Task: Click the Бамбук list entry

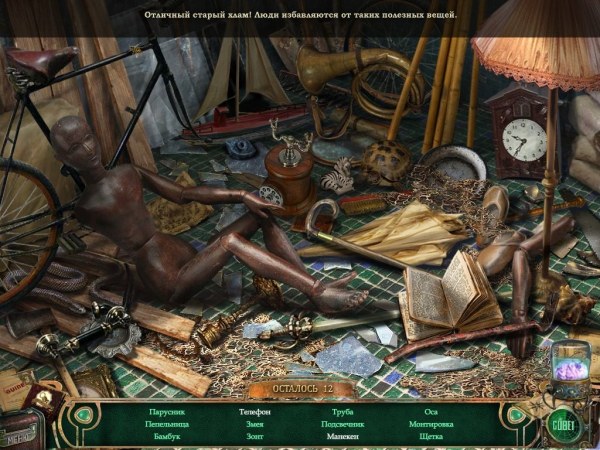Action: (168, 437)
